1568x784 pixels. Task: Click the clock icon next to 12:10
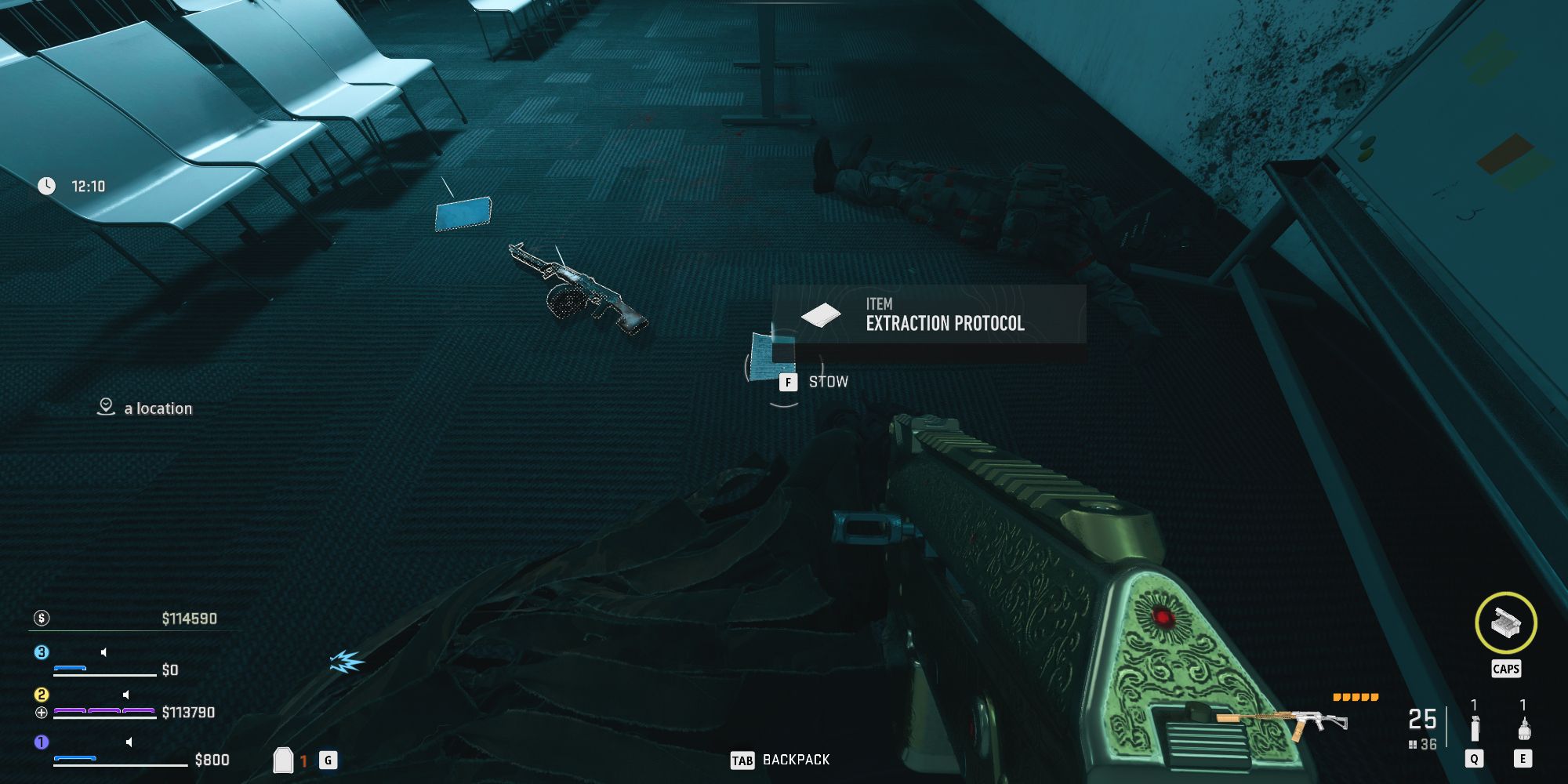coord(47,186)
